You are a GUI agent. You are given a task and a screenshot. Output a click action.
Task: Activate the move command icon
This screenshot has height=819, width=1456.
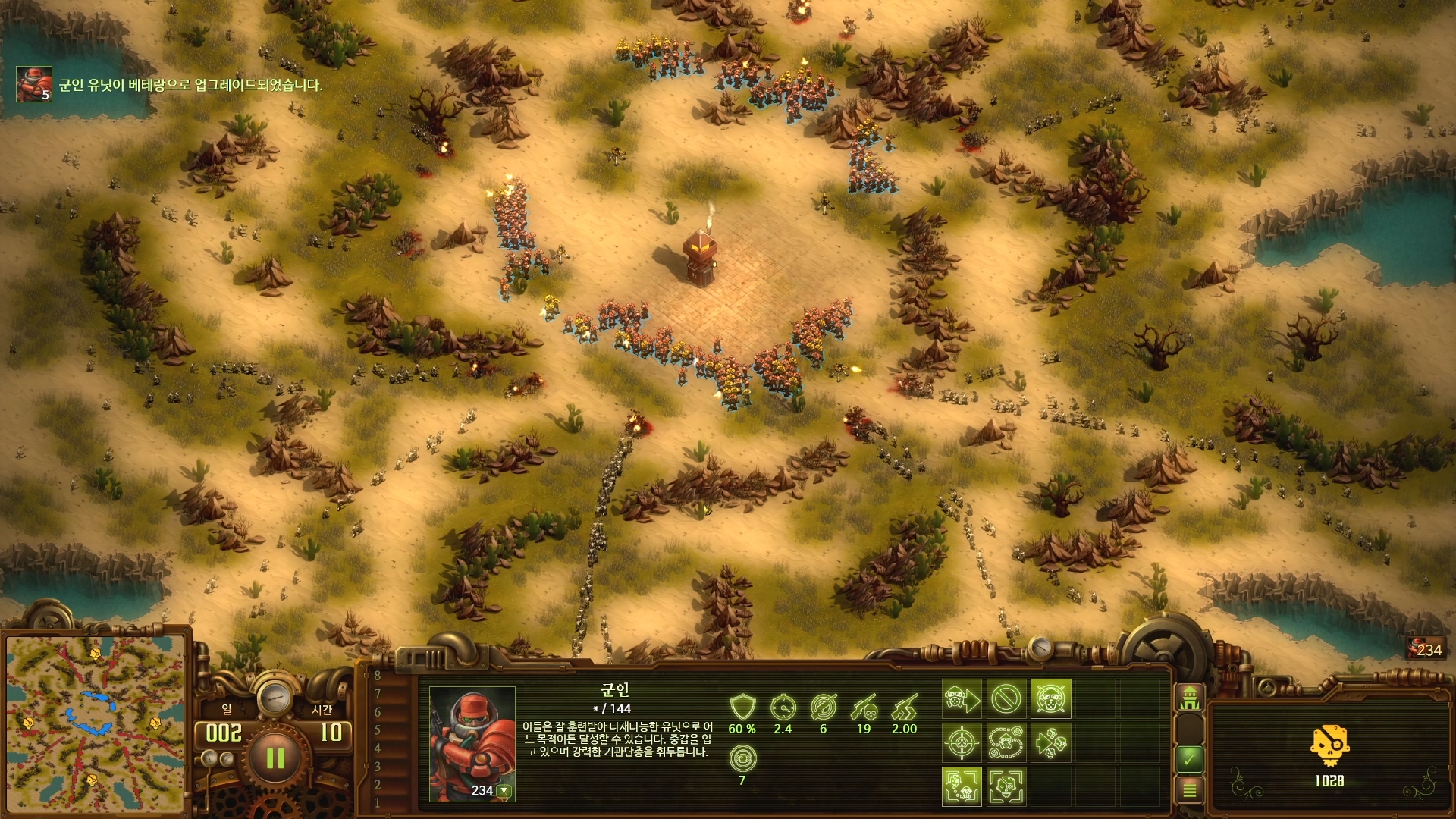point(961,698)
